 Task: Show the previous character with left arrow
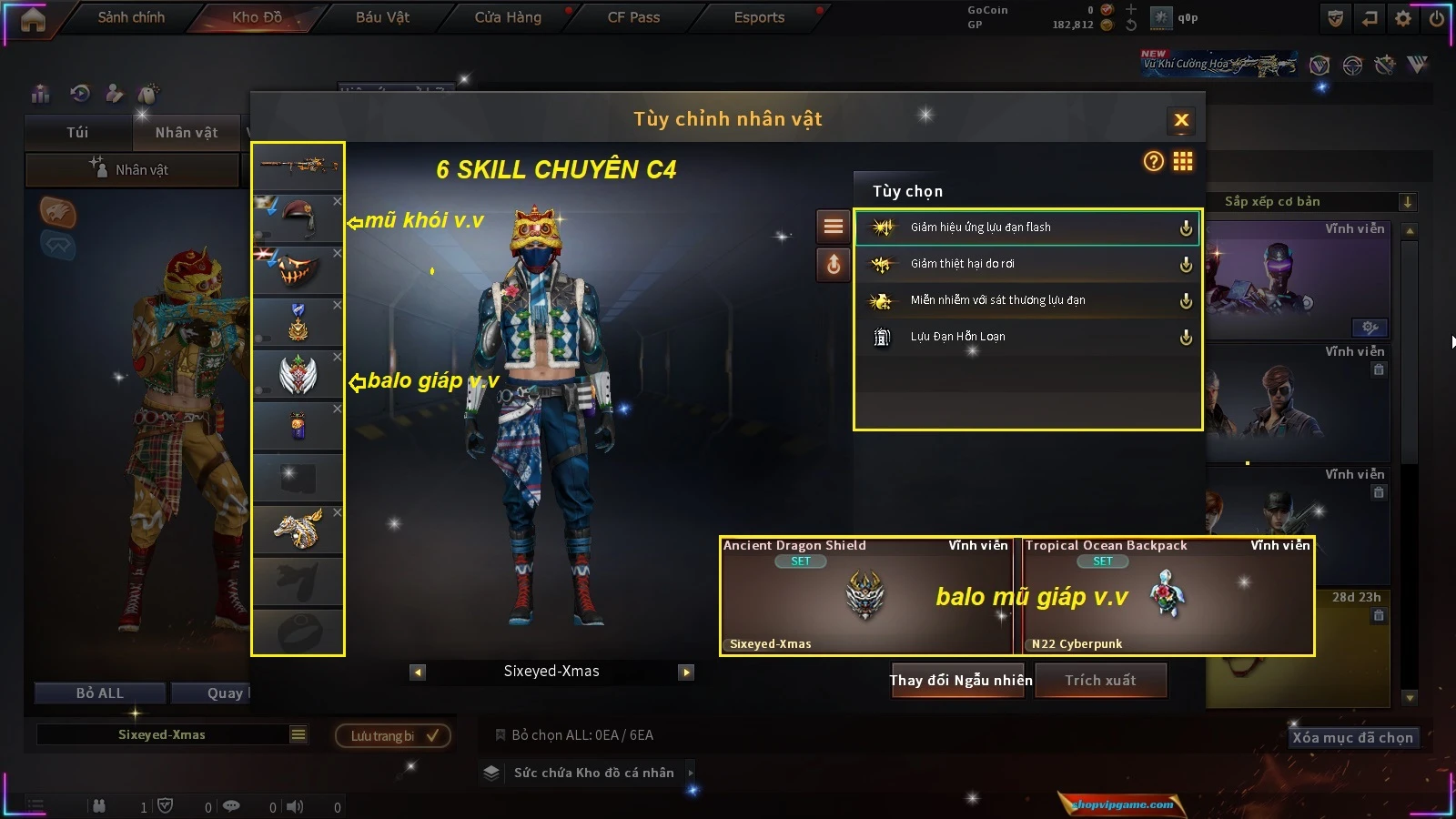pos(418,672)
